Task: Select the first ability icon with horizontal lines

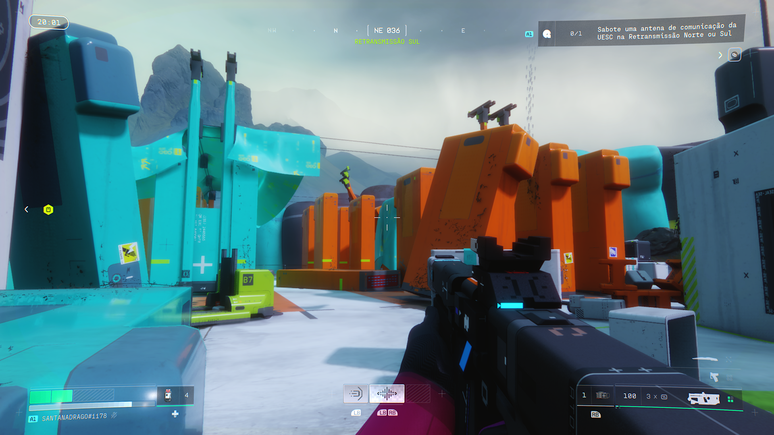Action: 354,394
